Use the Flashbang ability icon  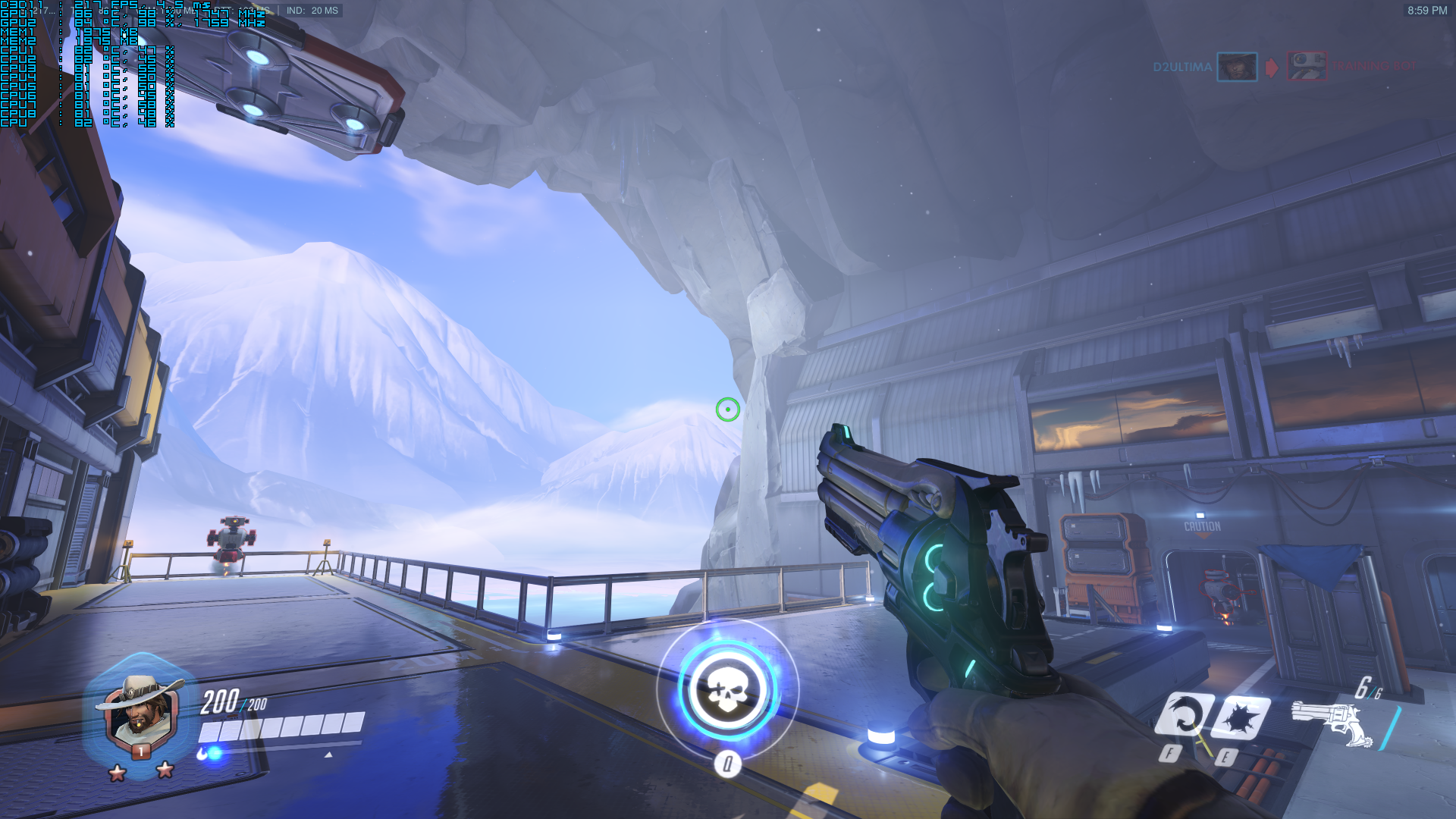click(1241, 717)
